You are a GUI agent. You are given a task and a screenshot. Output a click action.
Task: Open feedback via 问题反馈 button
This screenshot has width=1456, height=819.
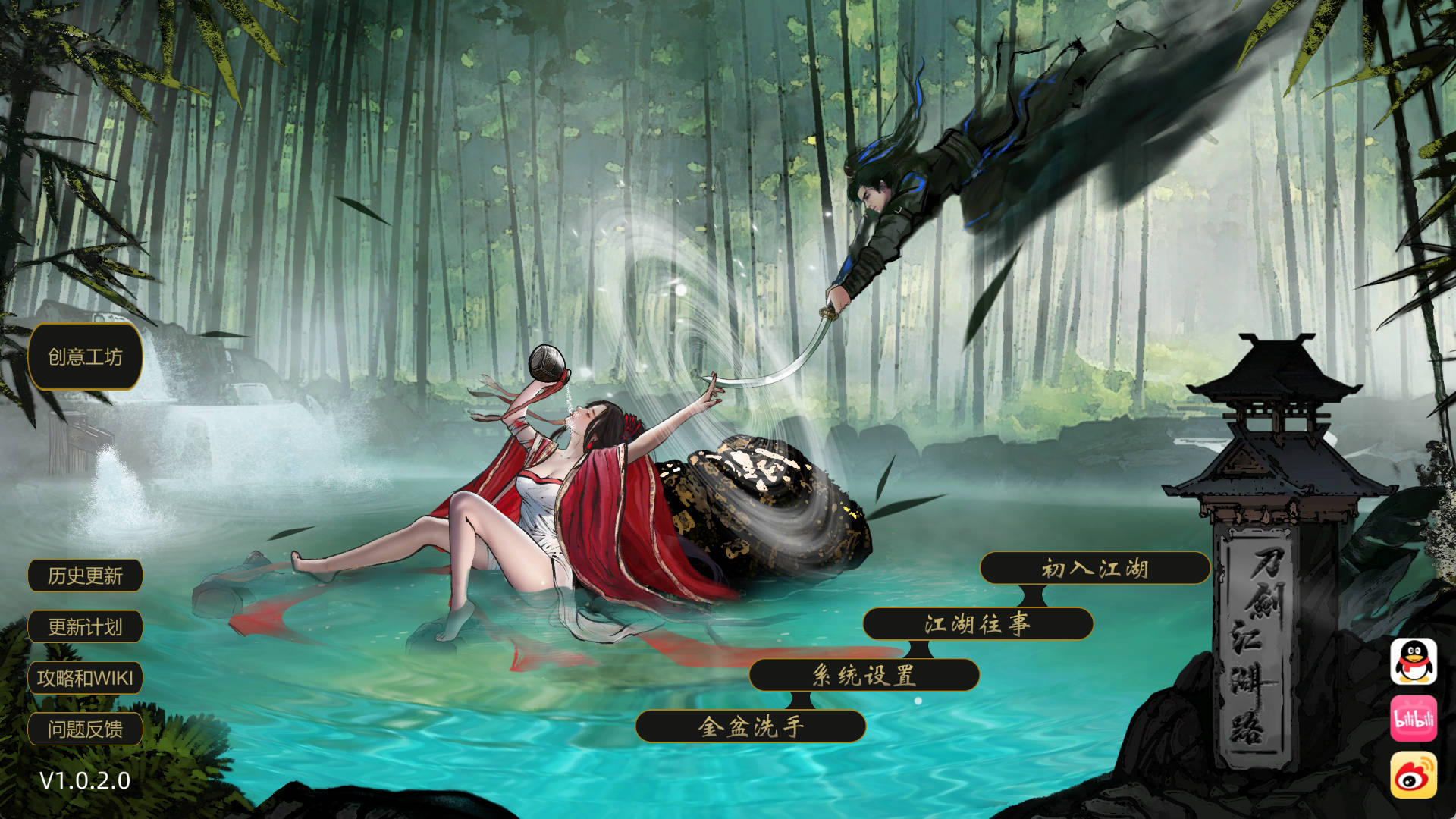pyautogui.click(x=85, y=729)
